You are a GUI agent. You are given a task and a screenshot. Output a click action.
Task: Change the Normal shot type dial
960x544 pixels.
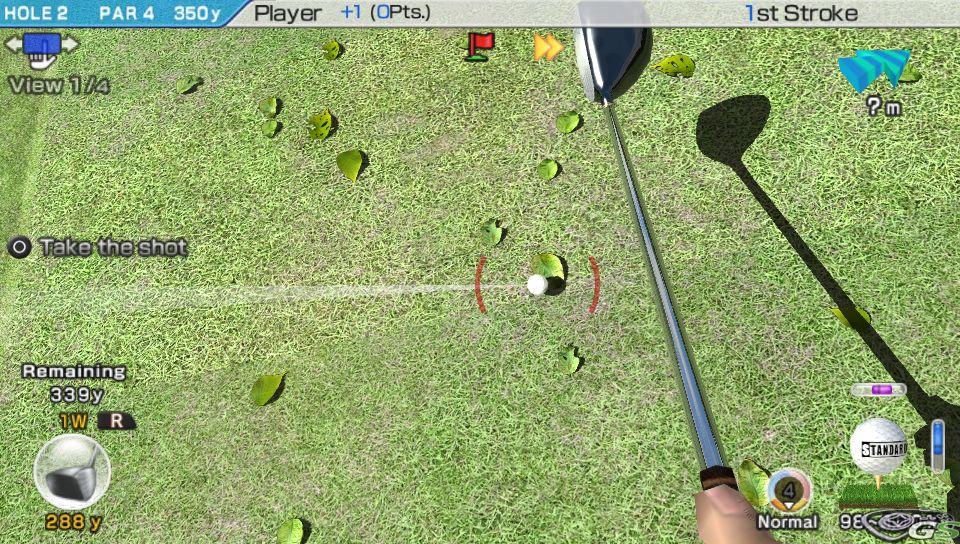click(x=789, y=490)
